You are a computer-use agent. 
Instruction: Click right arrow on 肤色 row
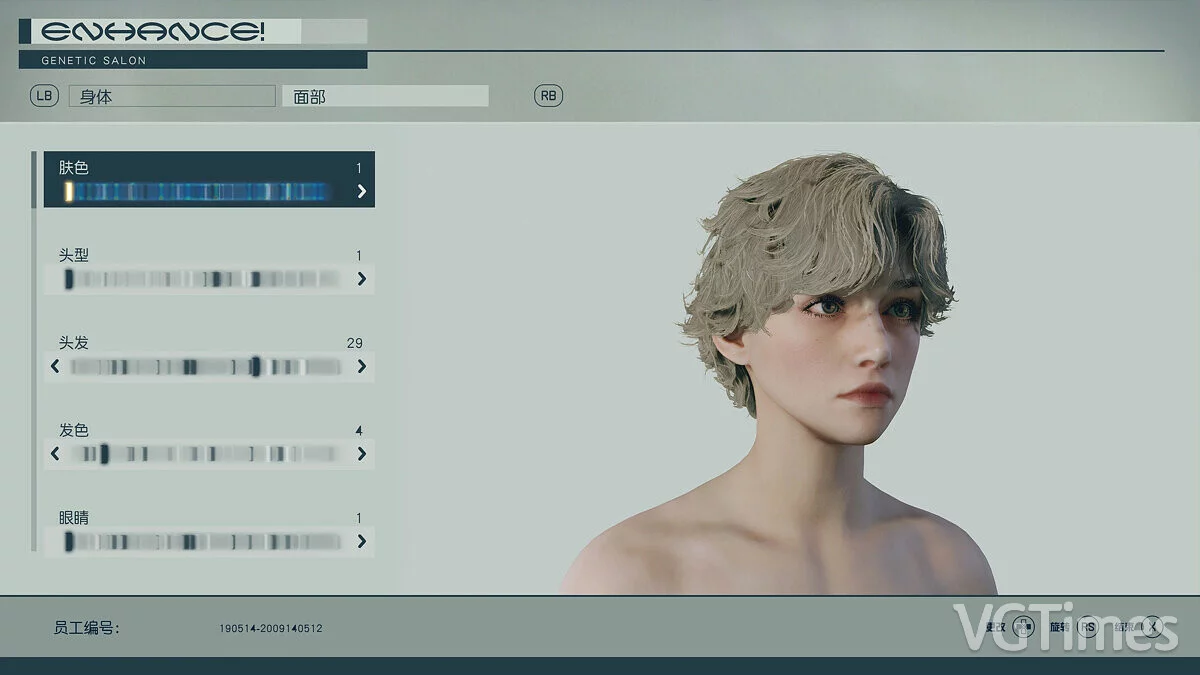tap(361, 191)
